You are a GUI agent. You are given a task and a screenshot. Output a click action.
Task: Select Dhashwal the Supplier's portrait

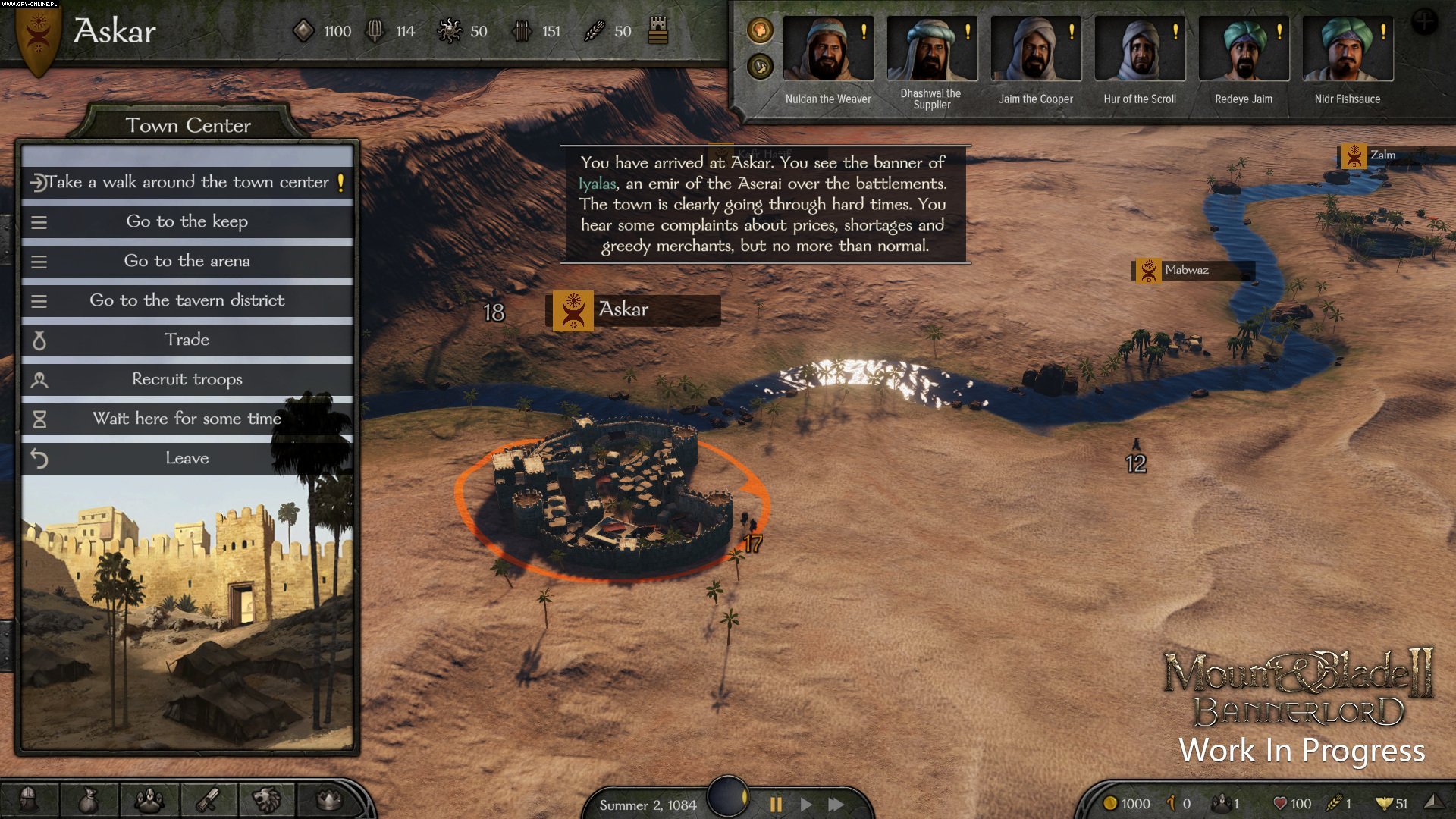point(932,49)
